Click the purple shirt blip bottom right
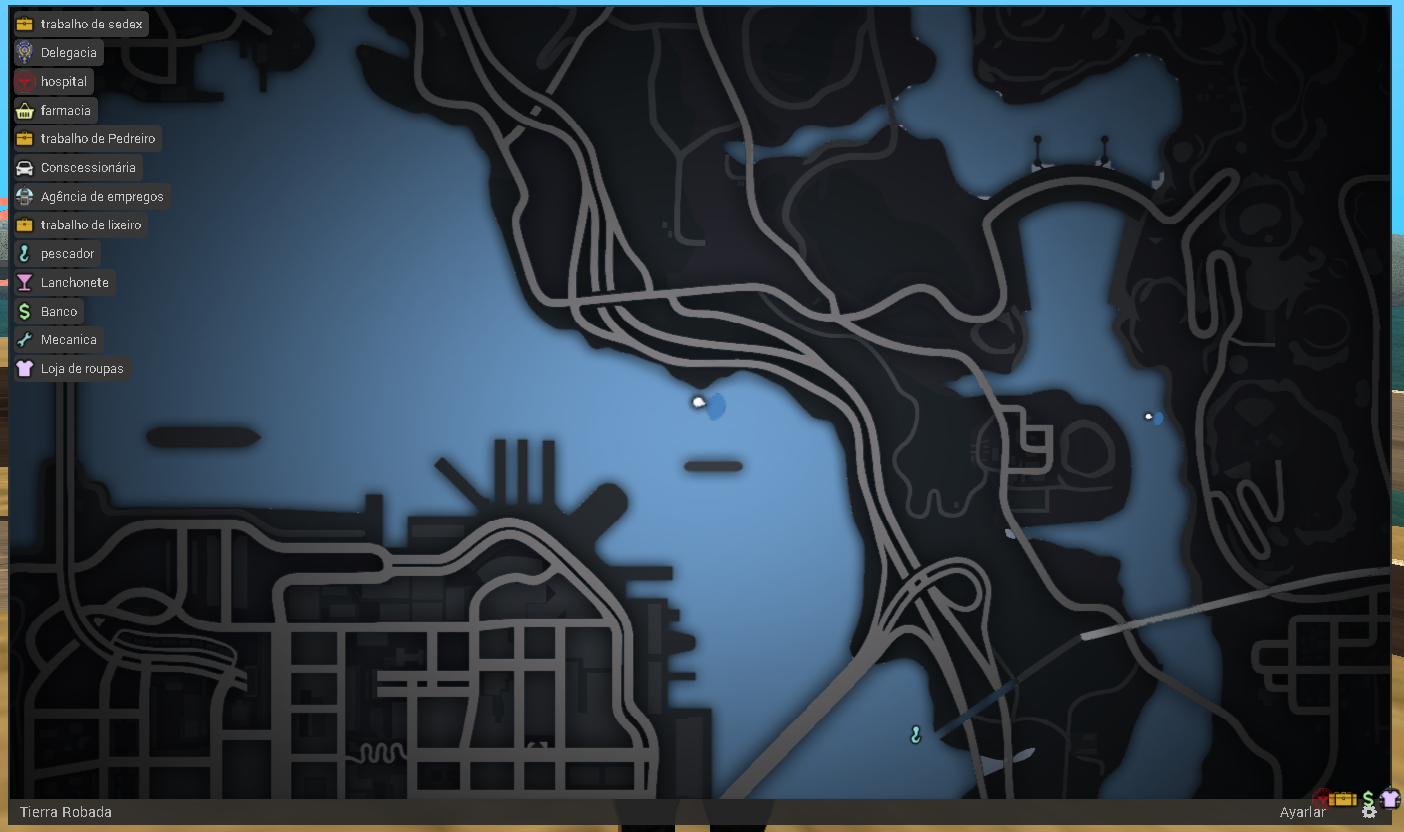This screenshot has height=832, width=1404. pyautogui.click(x=1391, y=798)
